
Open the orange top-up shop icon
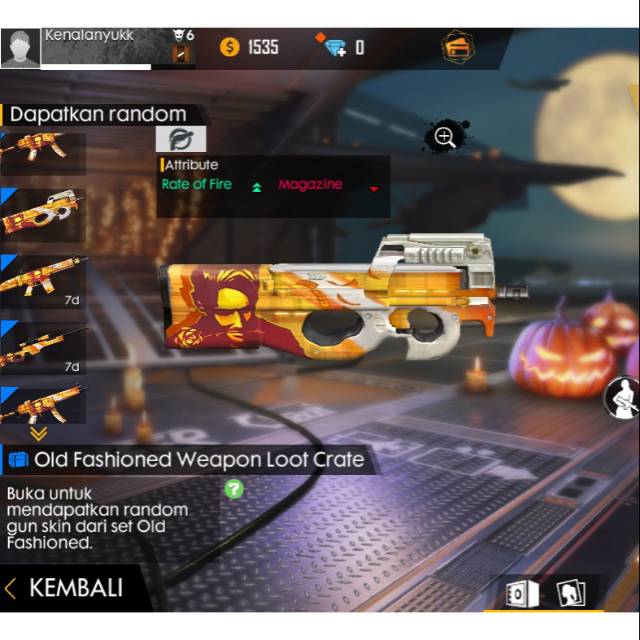pos(458,47)
